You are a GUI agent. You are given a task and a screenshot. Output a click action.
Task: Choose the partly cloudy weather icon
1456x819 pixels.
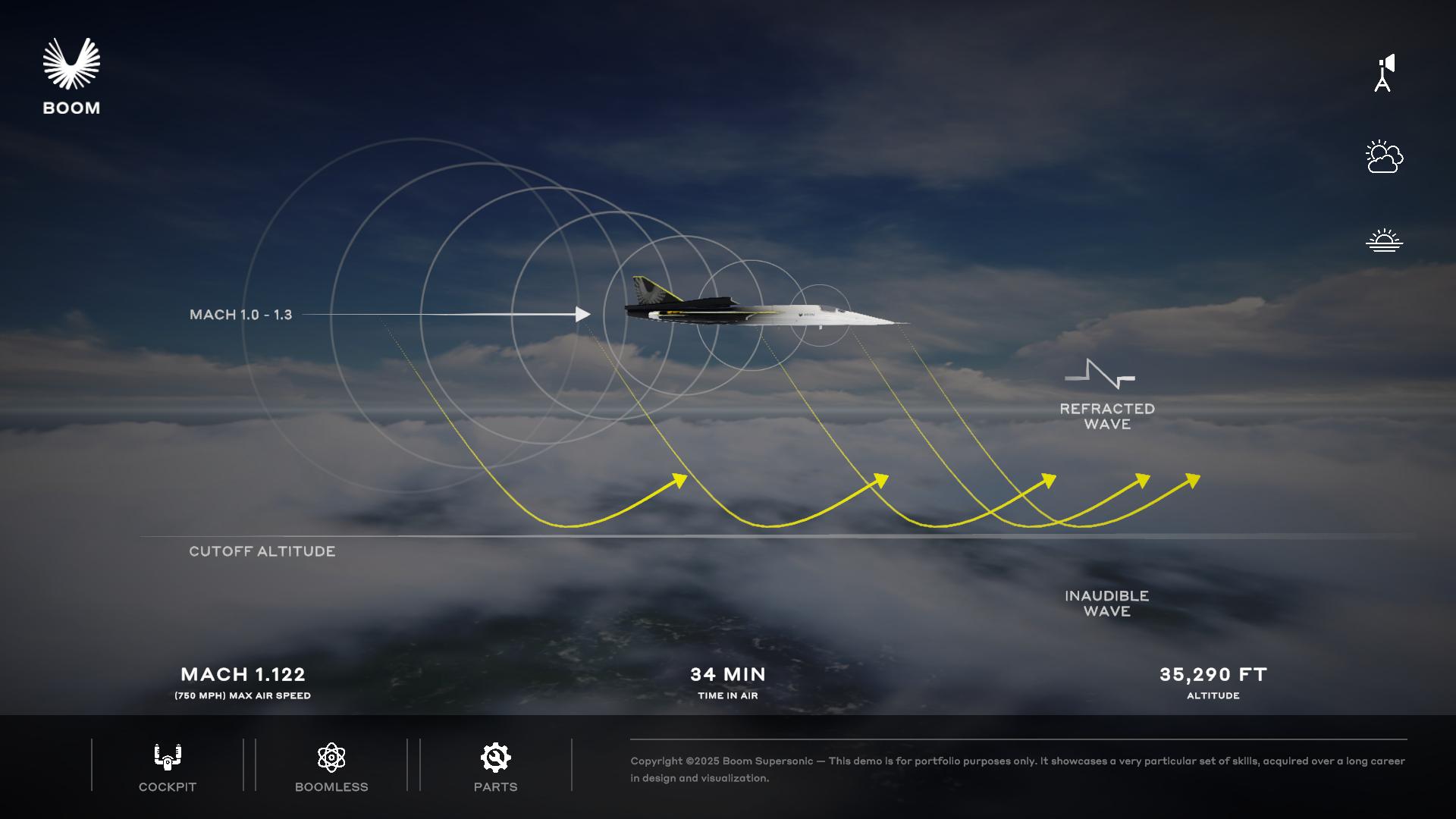[1384, 157]
